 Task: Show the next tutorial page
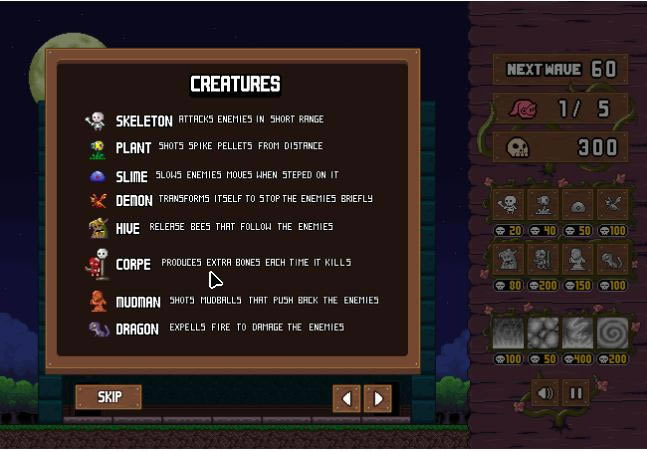pyautogui.click(x=378, y=398)
